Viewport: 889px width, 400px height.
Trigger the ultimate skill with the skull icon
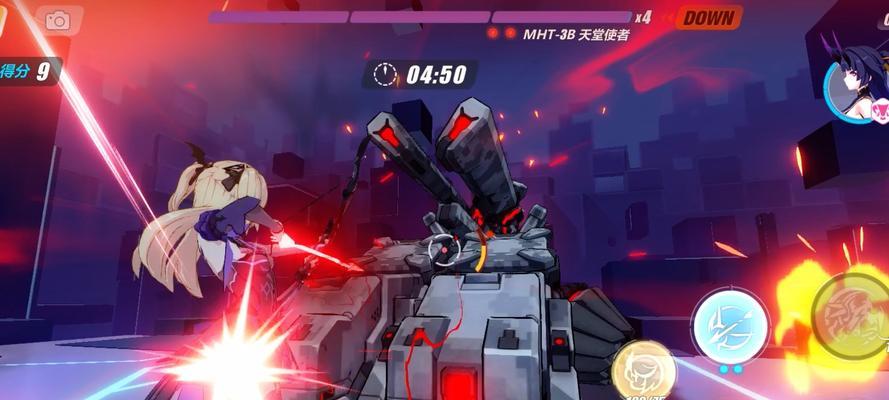point(642,371)
